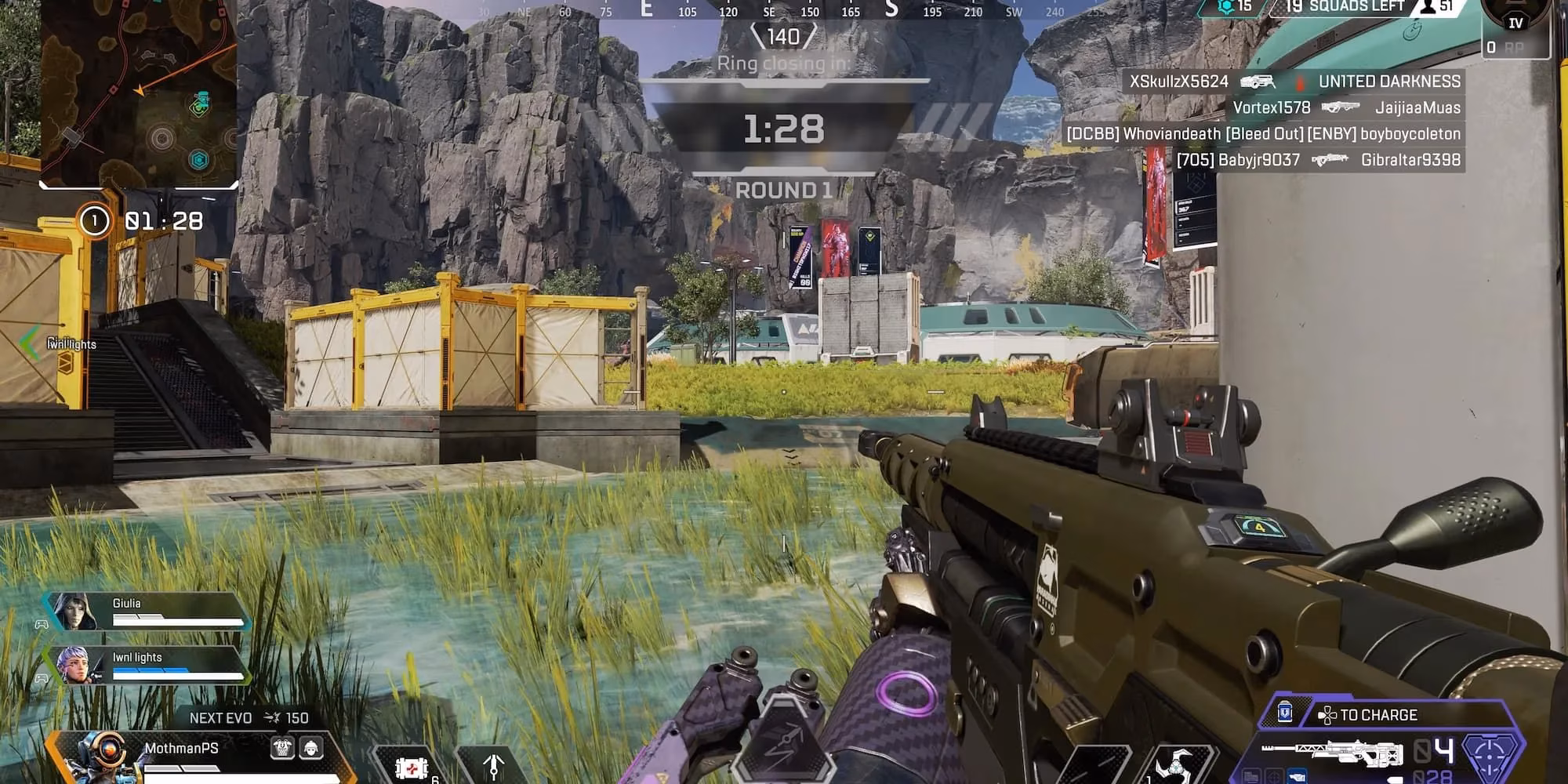Toggle the highlighted stock attachment slot
This screenshot has height=784, width=1568.
coord(1296,777)
